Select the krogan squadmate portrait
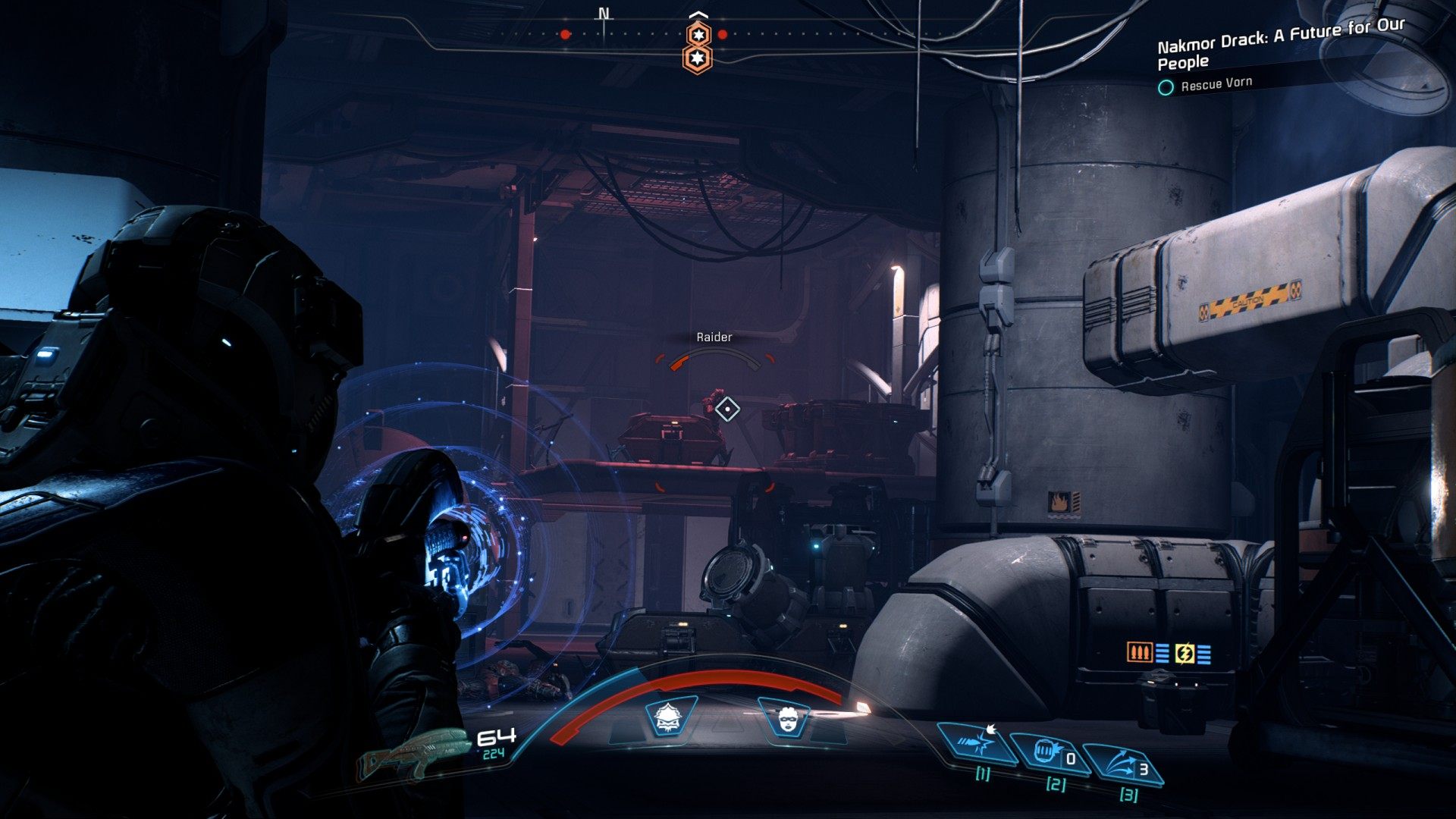 (x=670, y=716)
